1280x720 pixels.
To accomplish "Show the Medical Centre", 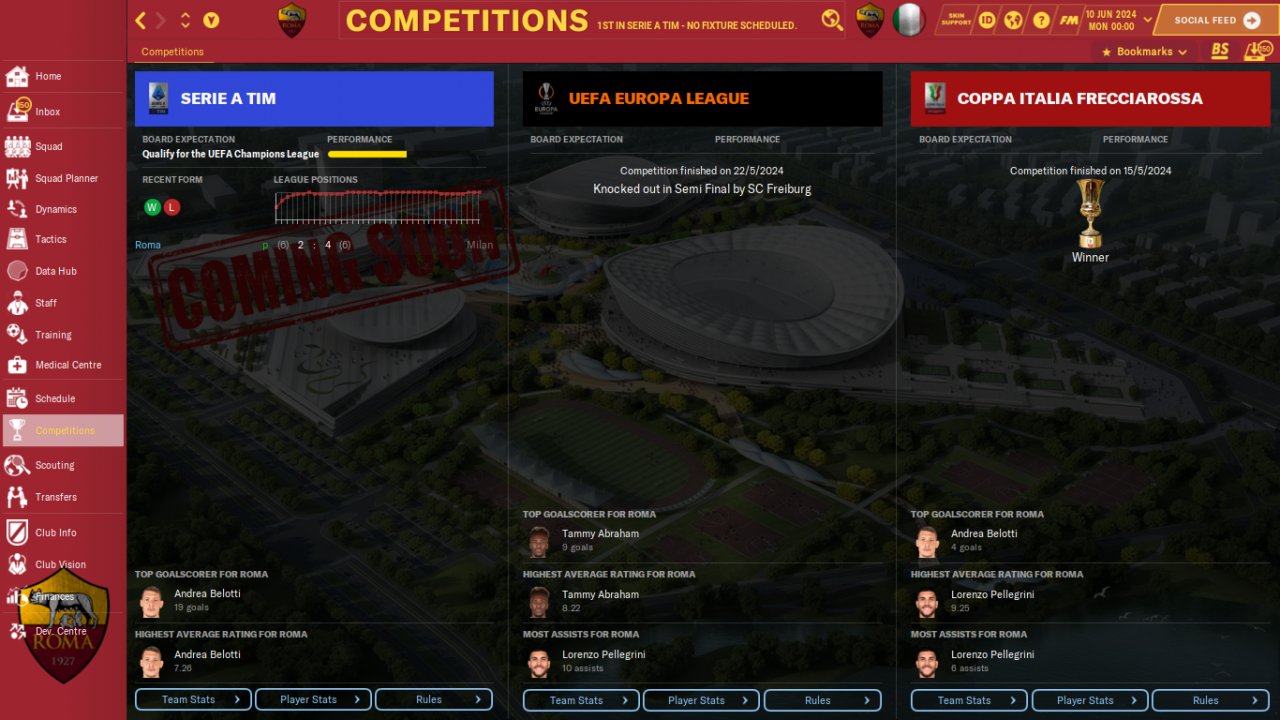I will coord(67,365).
